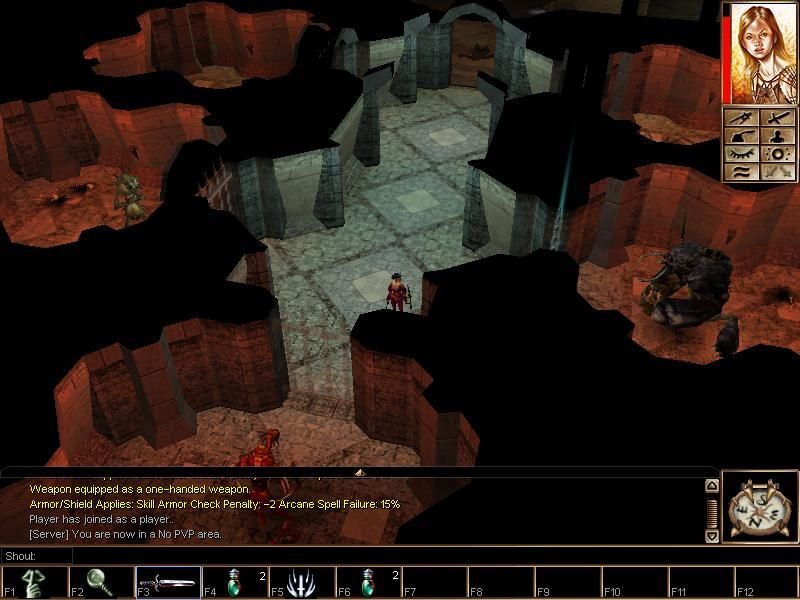Image resolution: width=800 pixels, height=600 pixels.
Task: Use the F1 quickbar slot item
Action: click(x=35, y=581)
